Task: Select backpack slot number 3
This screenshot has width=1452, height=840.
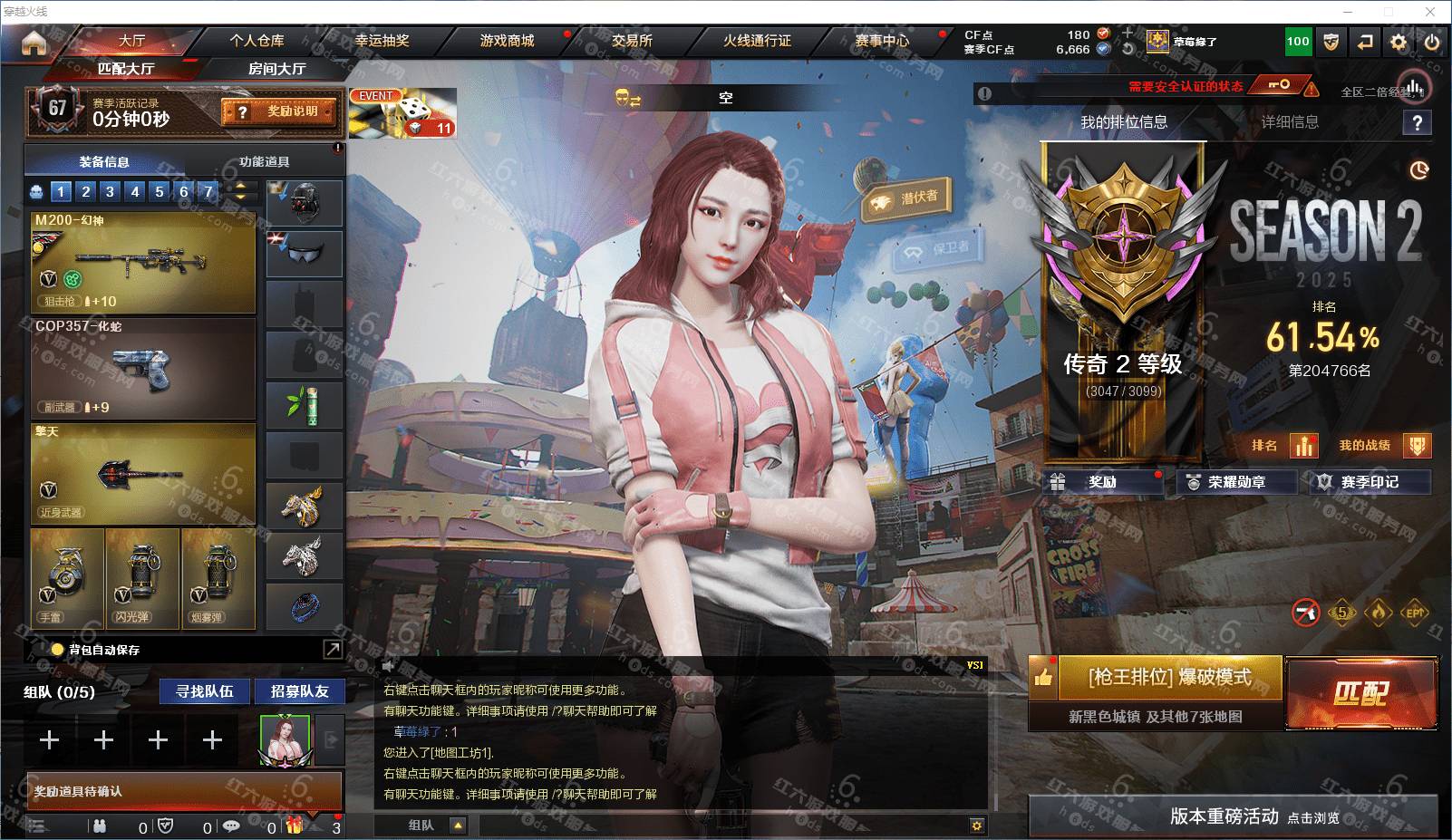Action: click(x=110, y=191)
